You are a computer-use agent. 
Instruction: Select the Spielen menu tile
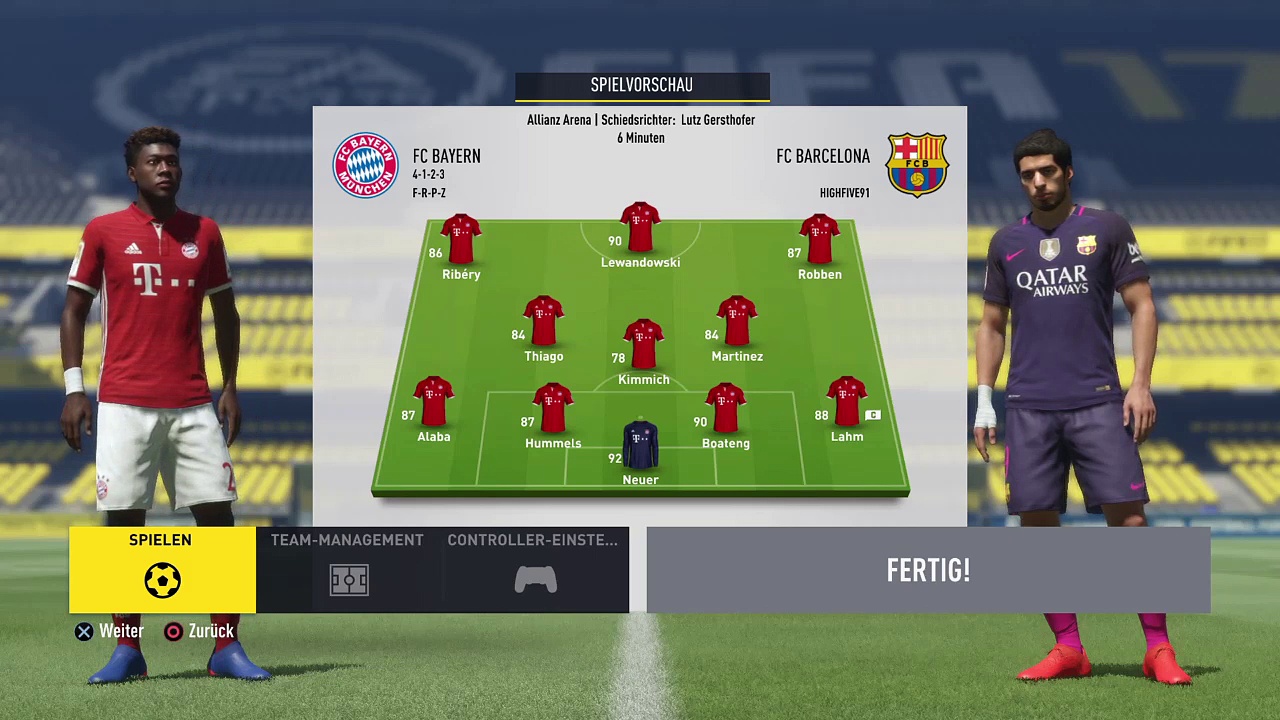point(162,569)
